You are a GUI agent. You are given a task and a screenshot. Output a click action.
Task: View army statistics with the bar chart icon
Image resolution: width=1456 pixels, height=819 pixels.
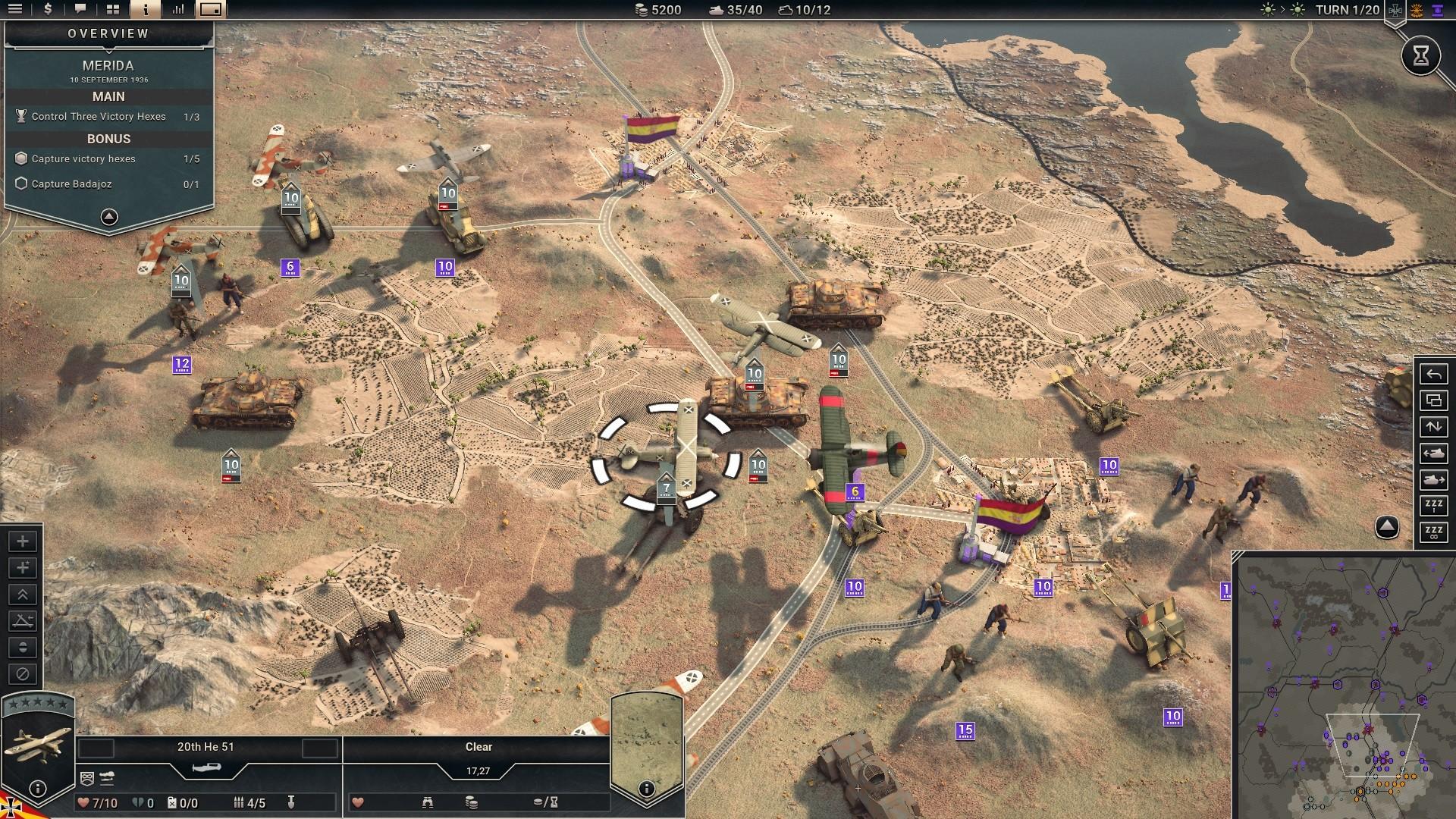(x=179, y=10)
